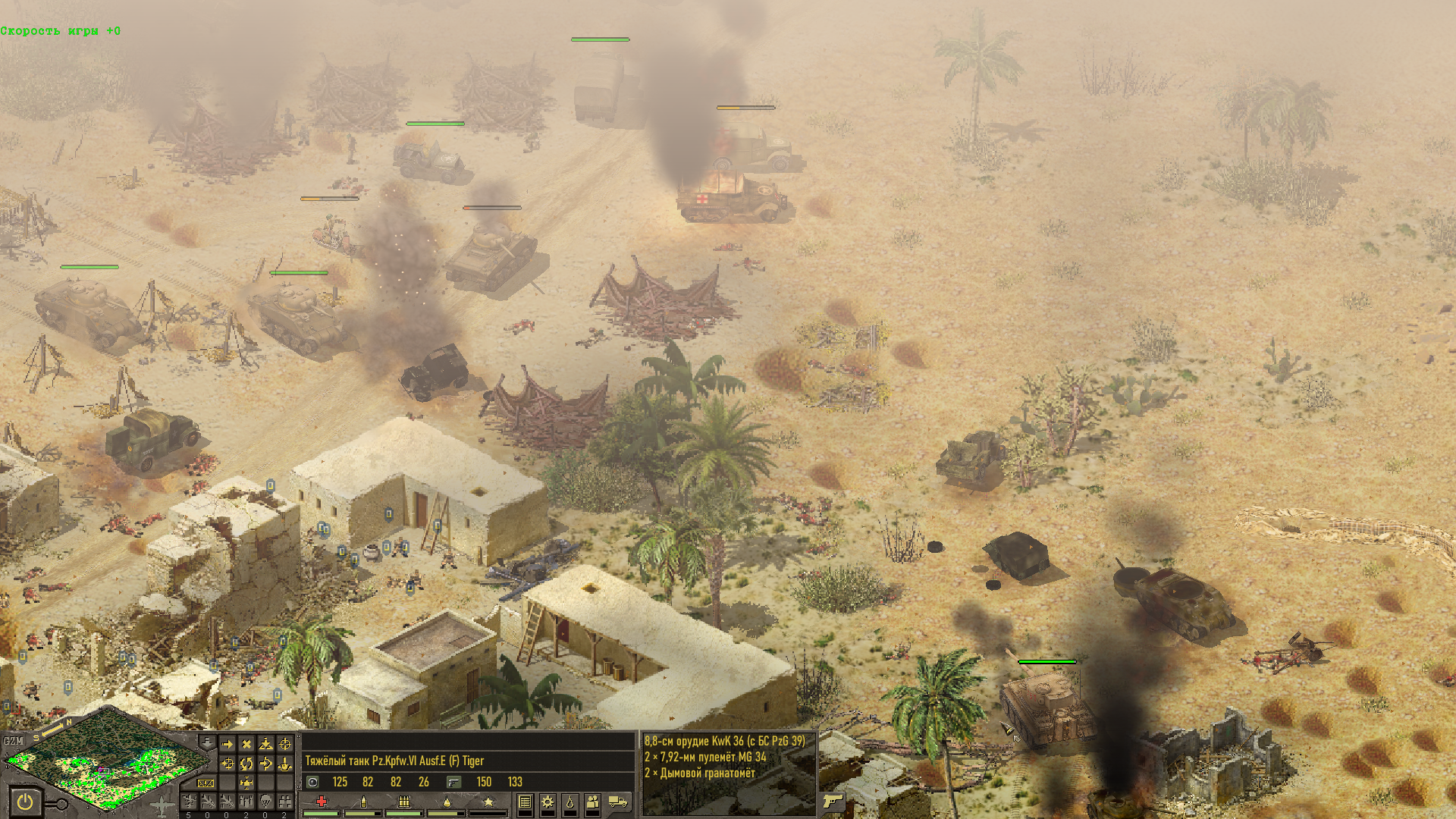Select the arrow-into-crosshair order icon
1456x819 pixels.
pyautogui.click(x=227, y=764)
